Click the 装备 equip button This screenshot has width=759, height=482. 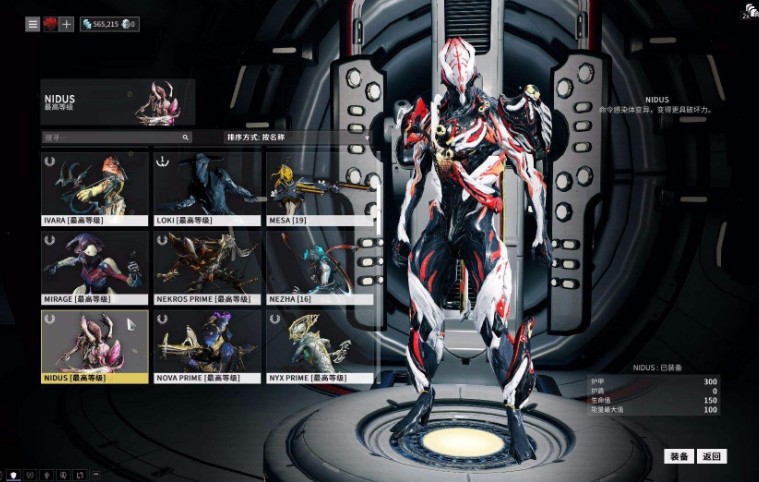[x=678, y=456]
